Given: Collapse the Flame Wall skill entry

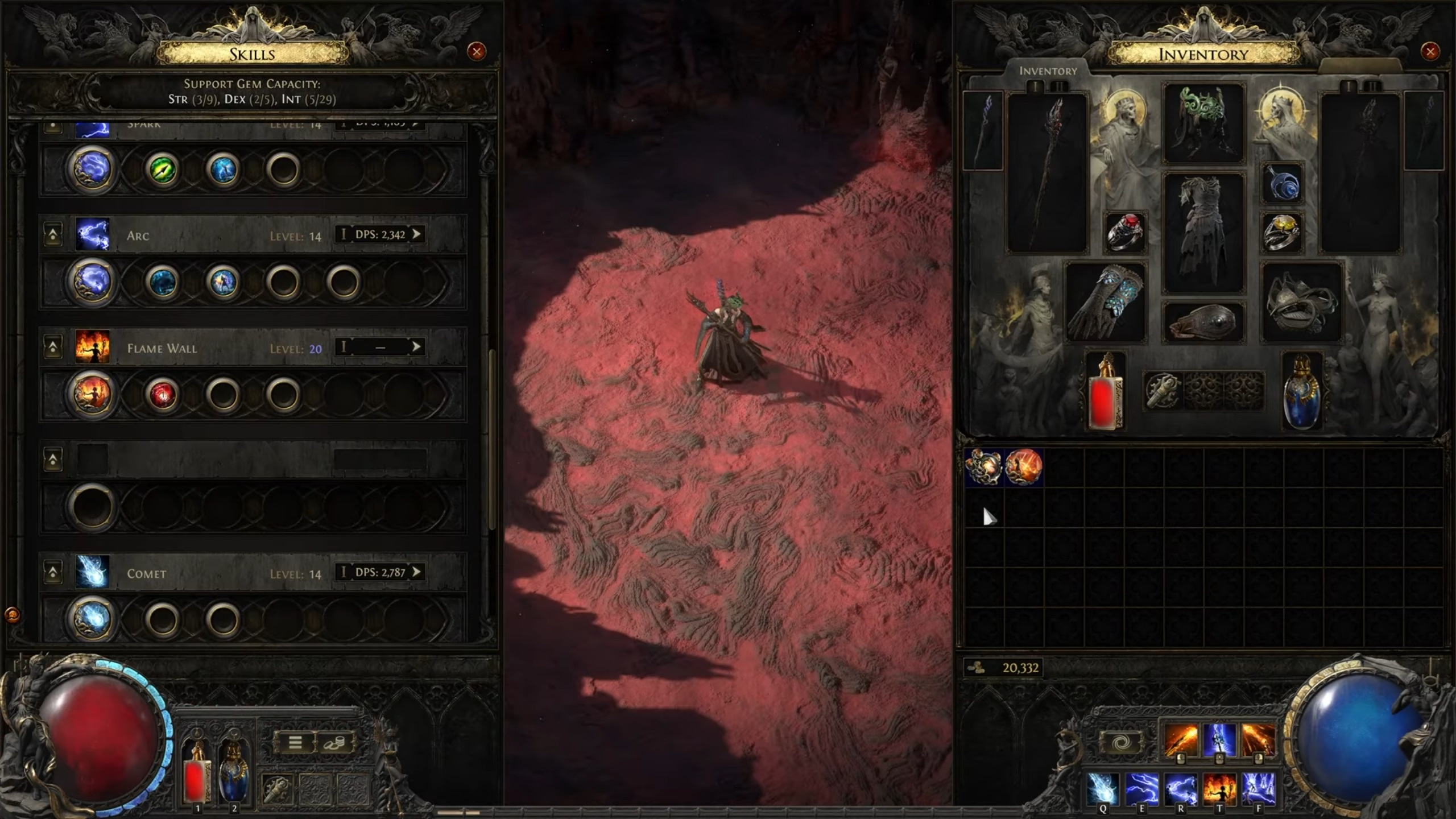Looking at the screenshot, I should point(53,348).
